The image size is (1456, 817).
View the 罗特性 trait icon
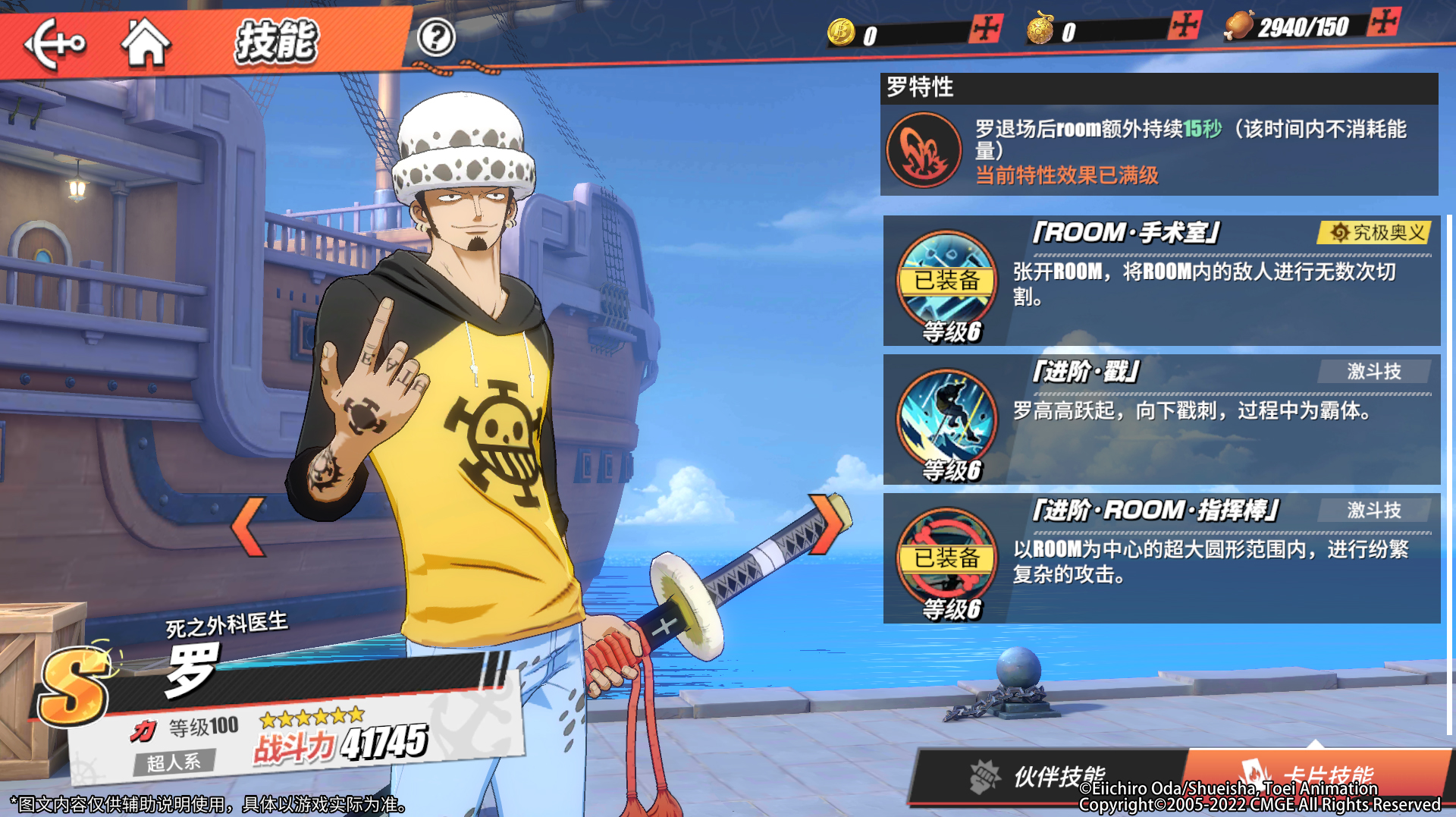click(x=924, y=150)
